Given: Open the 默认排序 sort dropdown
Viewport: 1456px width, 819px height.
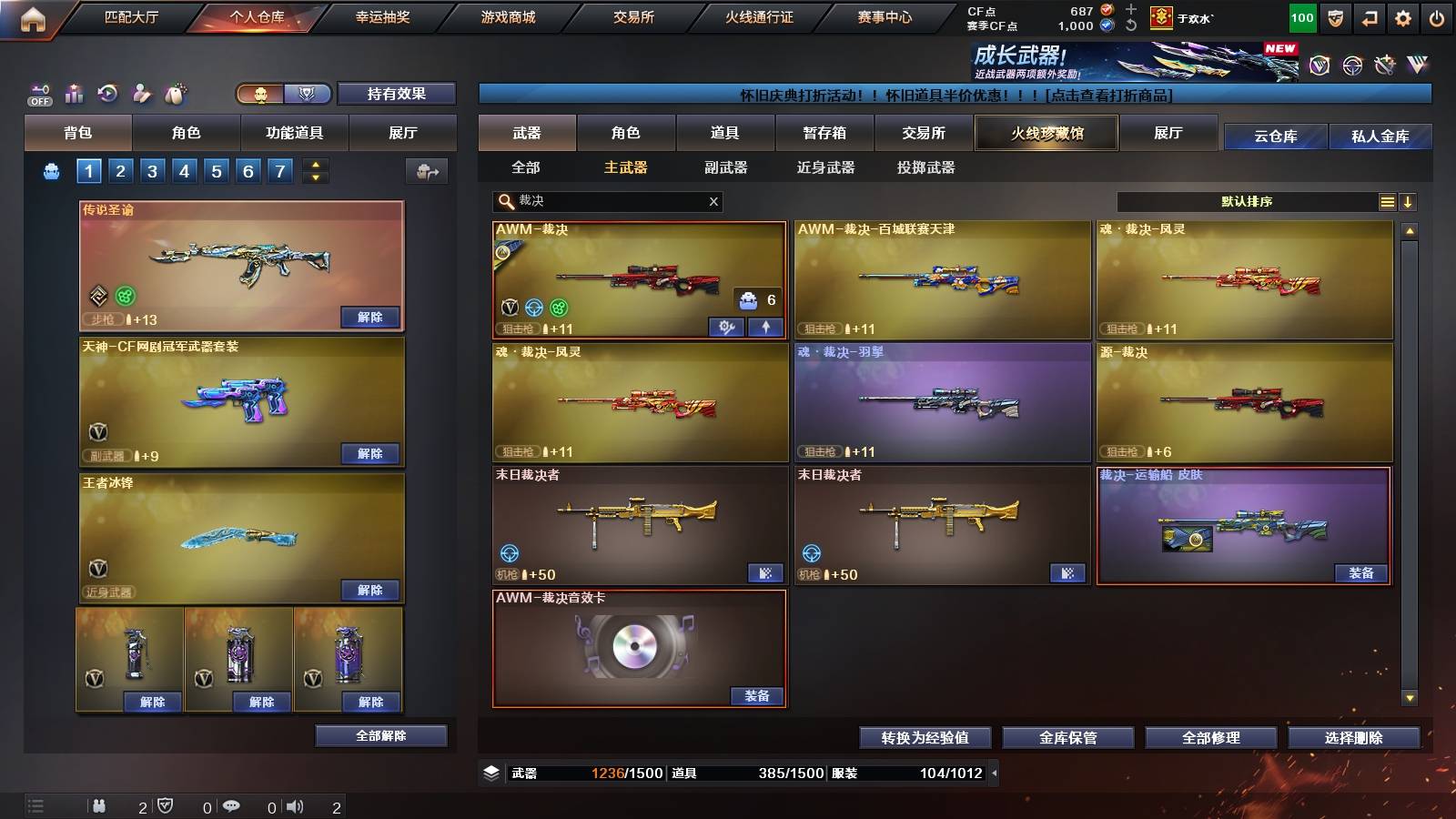Looking at the screenshot, I should (1247, 202).
